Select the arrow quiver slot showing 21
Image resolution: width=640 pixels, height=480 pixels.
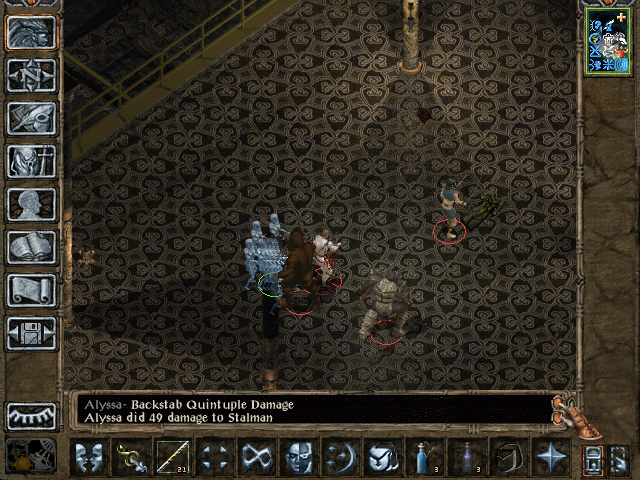(x=174, y=458)
